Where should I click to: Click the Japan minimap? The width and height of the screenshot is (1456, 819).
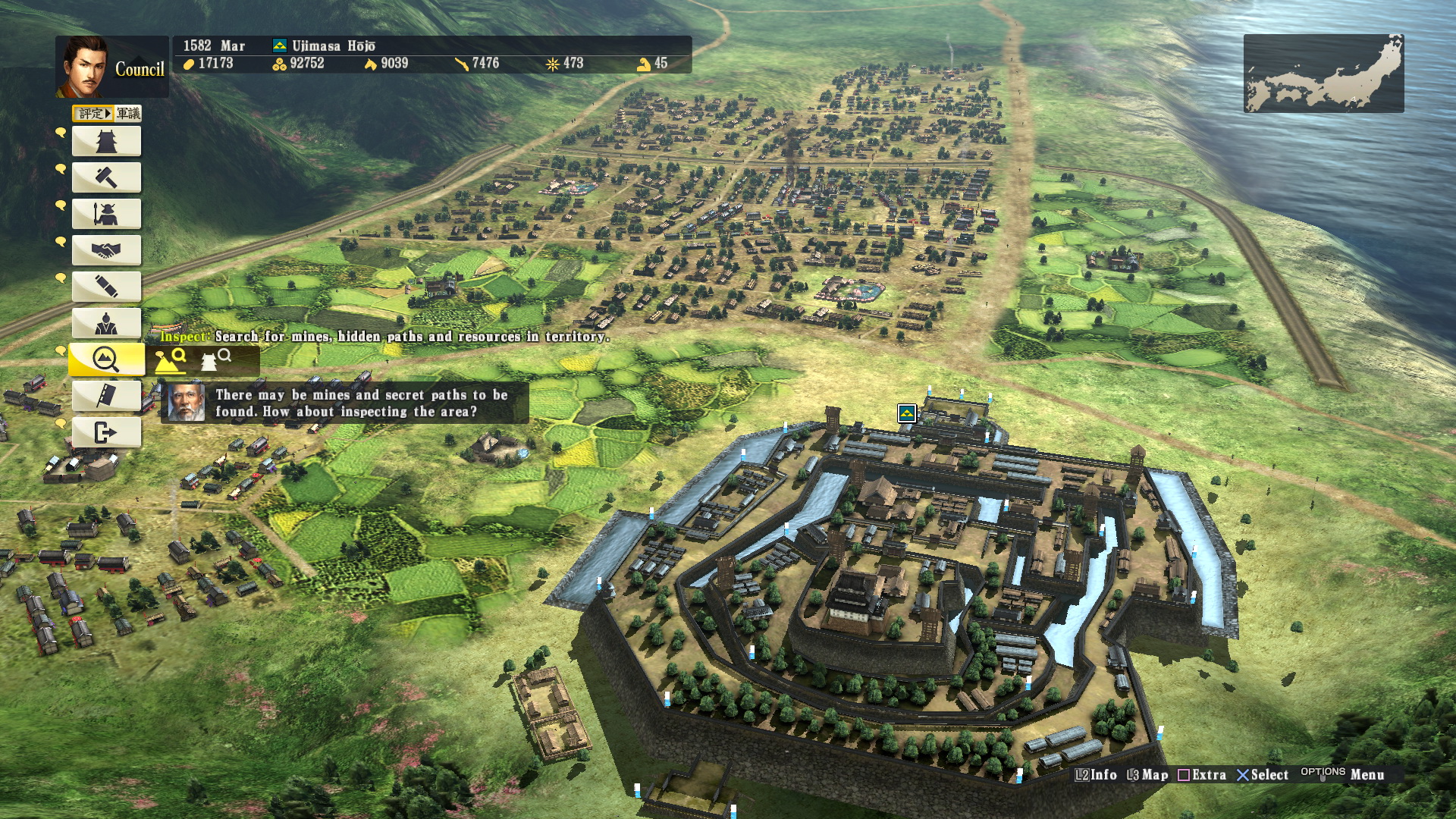pyautogui.click(x=1323, y=74)
